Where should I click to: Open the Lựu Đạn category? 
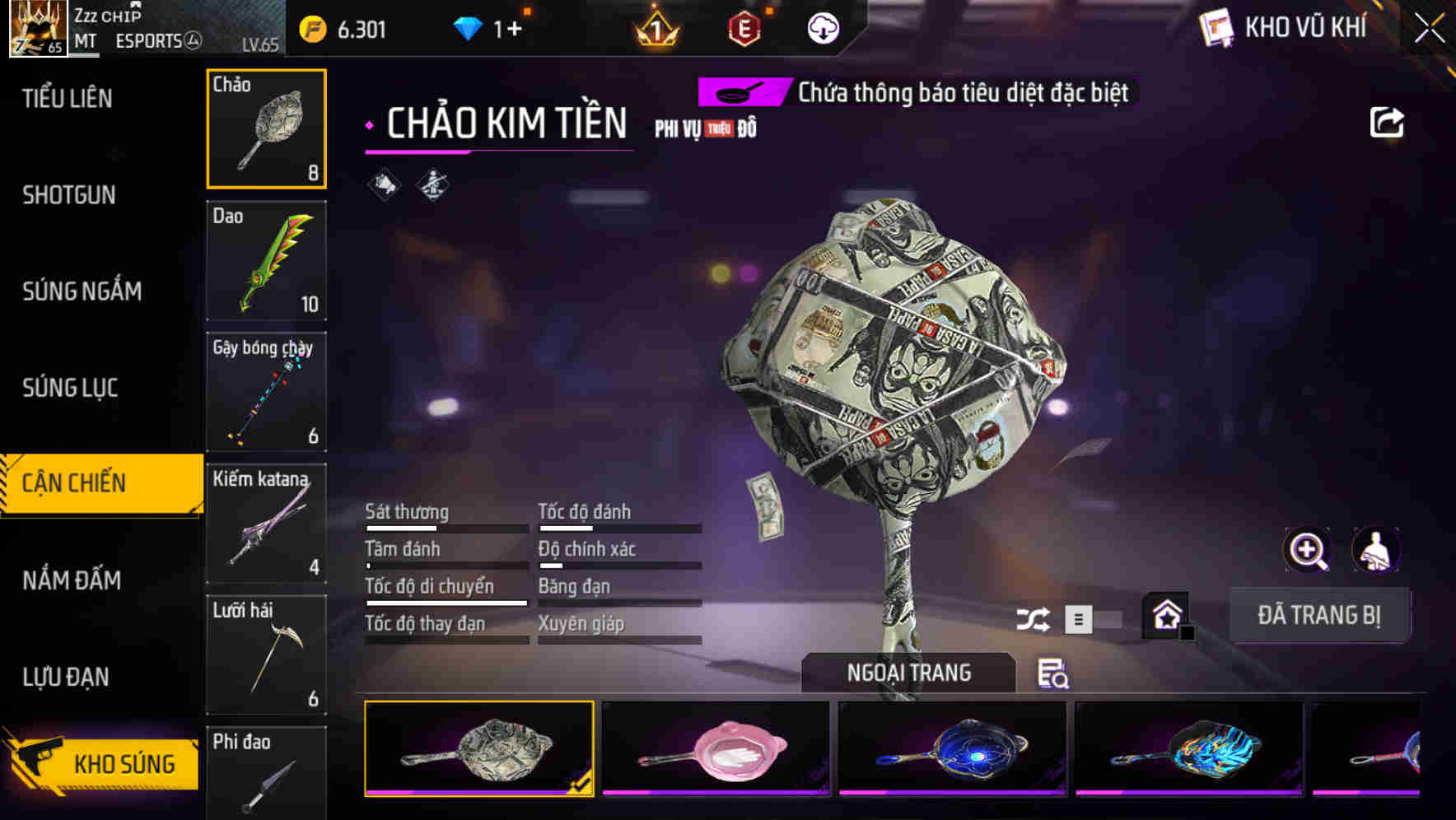tap(66, 677)
